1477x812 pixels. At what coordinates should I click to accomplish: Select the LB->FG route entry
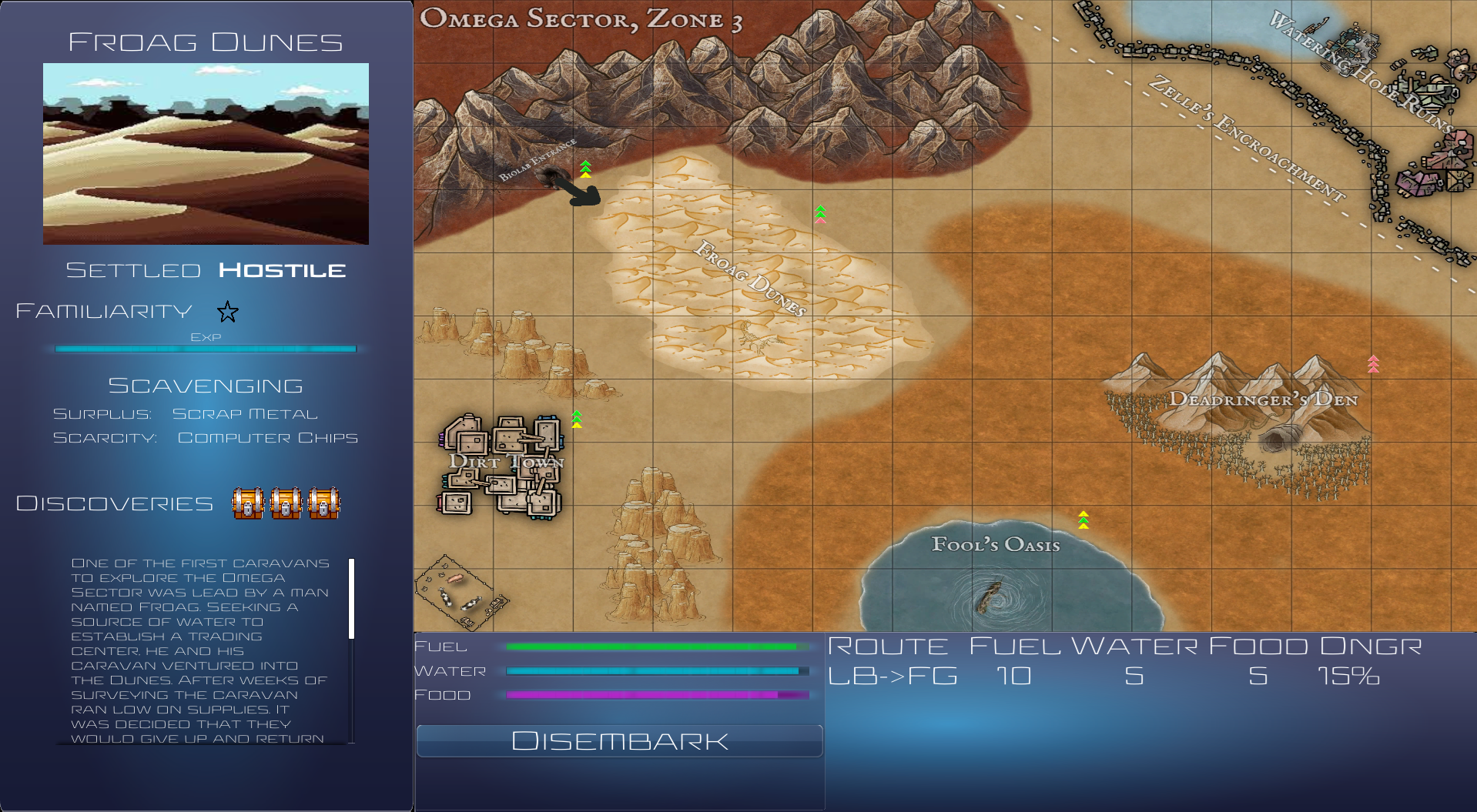(x=893, y=677)
